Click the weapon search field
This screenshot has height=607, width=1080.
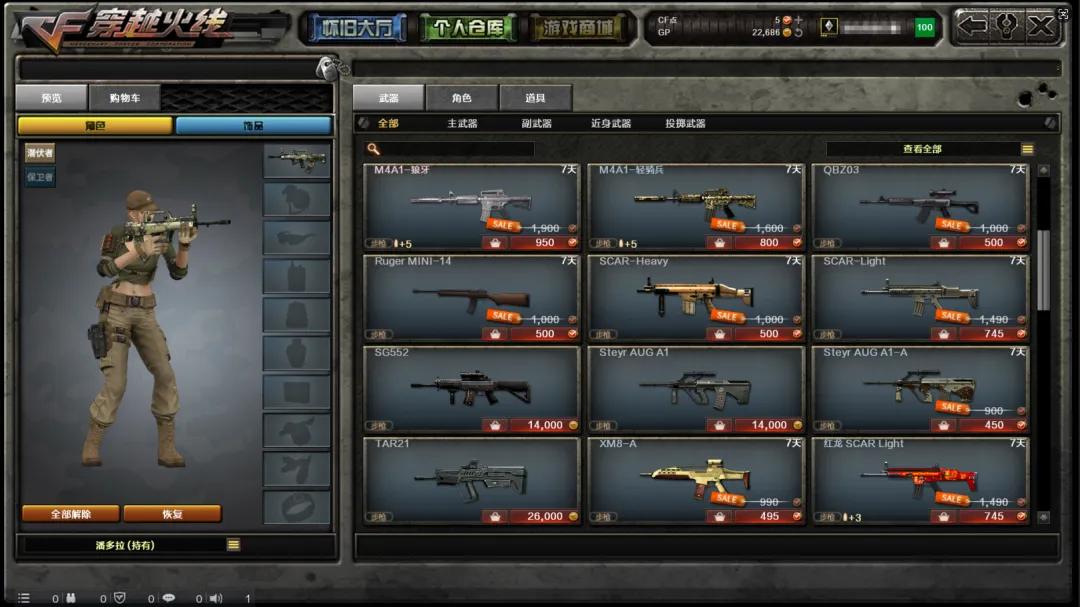[457, 149]
